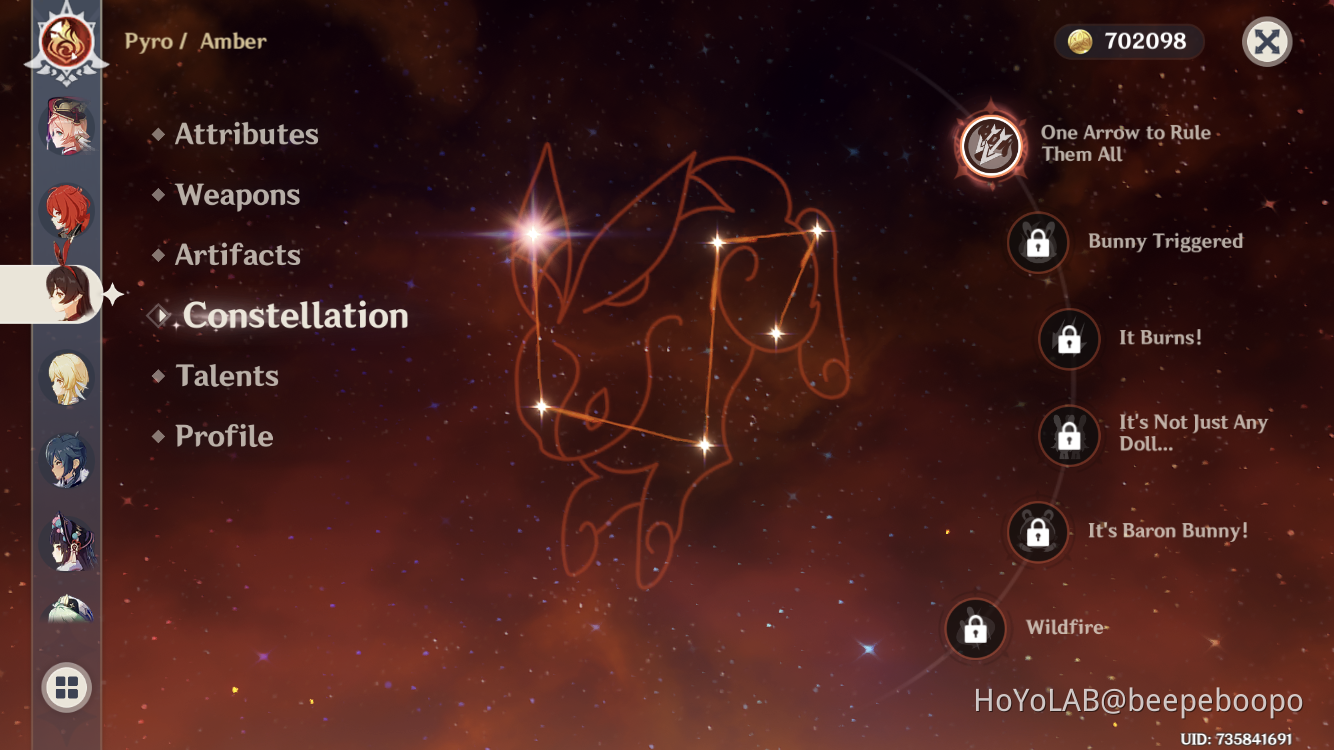Select the Wildfire constellation node
1334x750 pixels.
pyautogui.click(x=975, y=628)
